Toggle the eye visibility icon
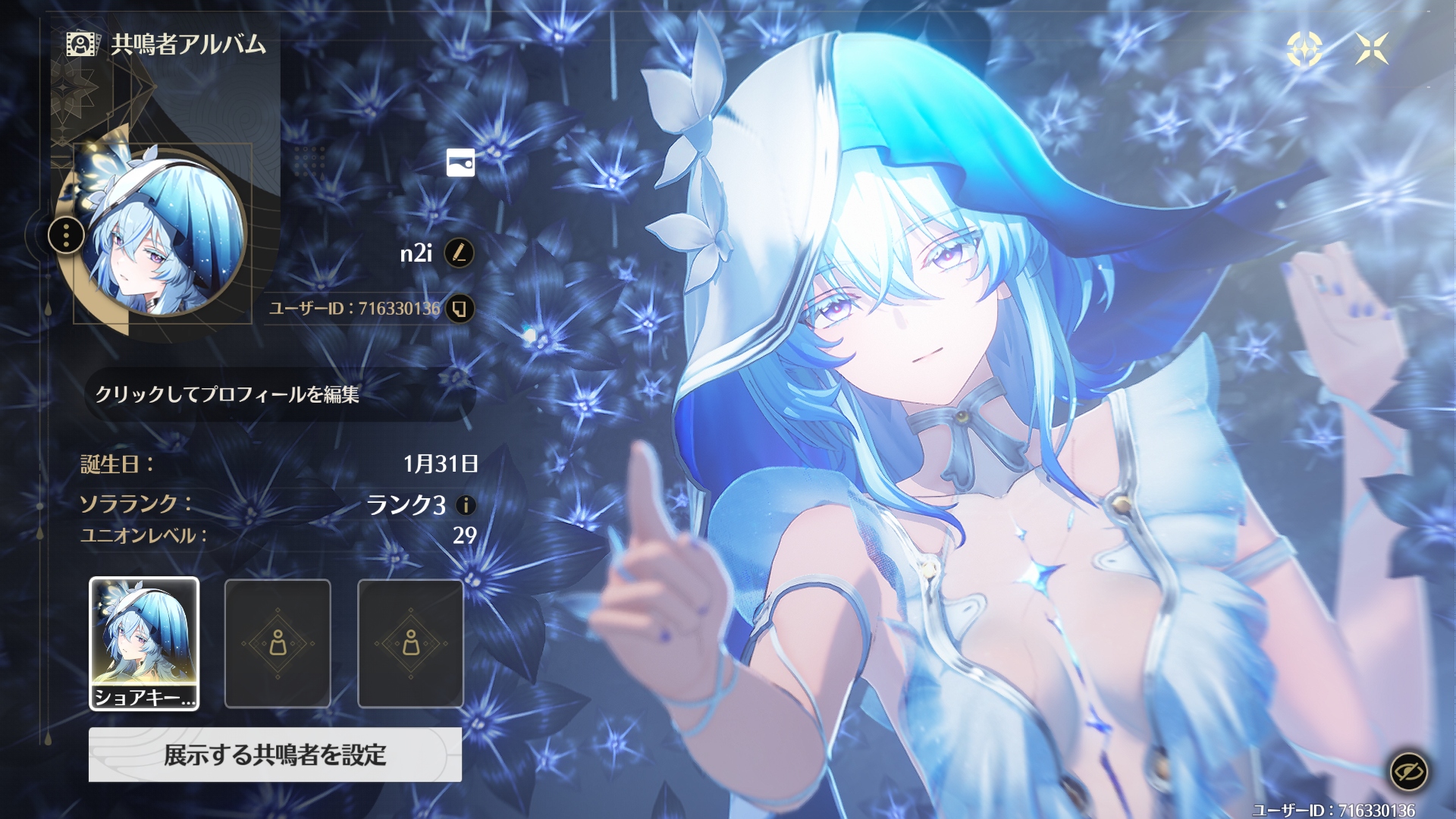Image resolution: width=1456 pixels, height=819 pixels. tap(1408, 772)
